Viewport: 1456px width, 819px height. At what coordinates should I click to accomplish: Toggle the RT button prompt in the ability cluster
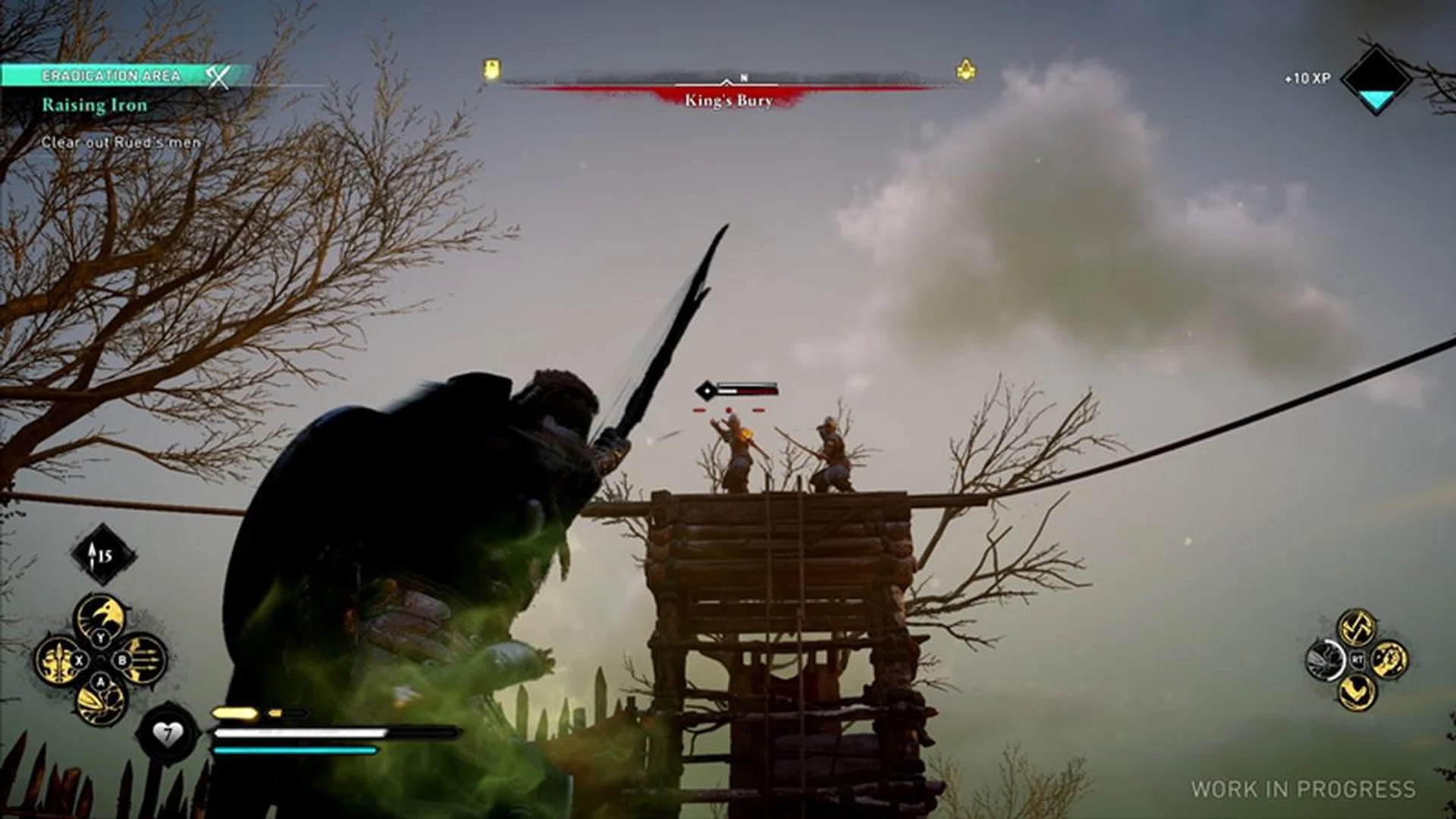coord(1357,658)
